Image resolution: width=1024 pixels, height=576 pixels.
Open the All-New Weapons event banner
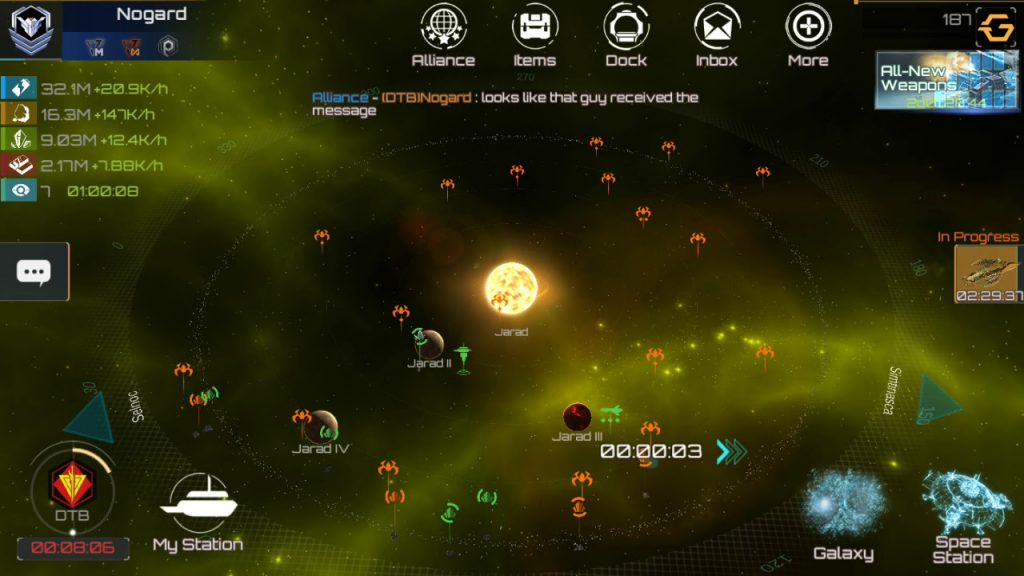pyautogui.click(x=932, y=81)
